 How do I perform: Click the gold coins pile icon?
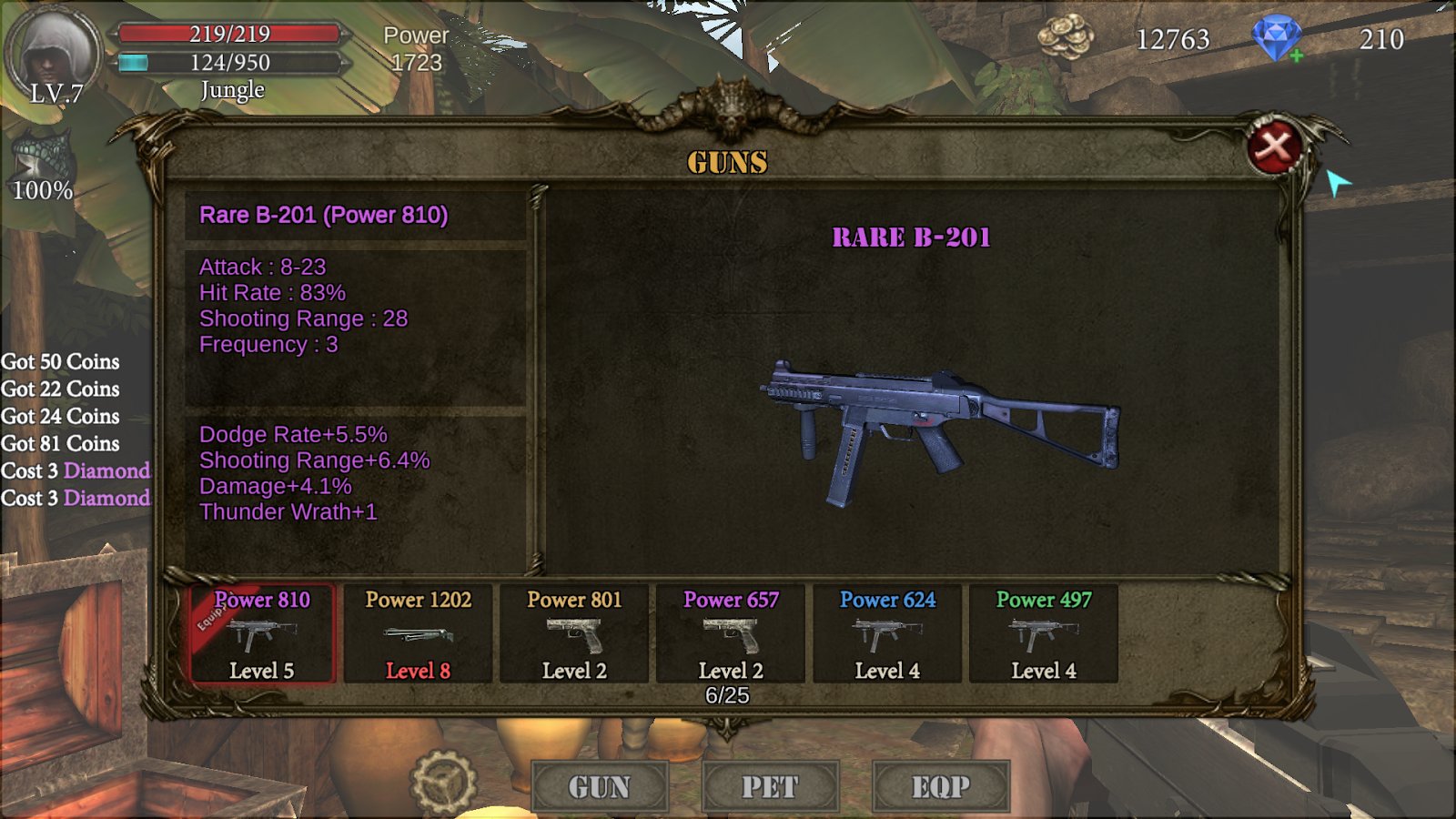point(1066,37)
